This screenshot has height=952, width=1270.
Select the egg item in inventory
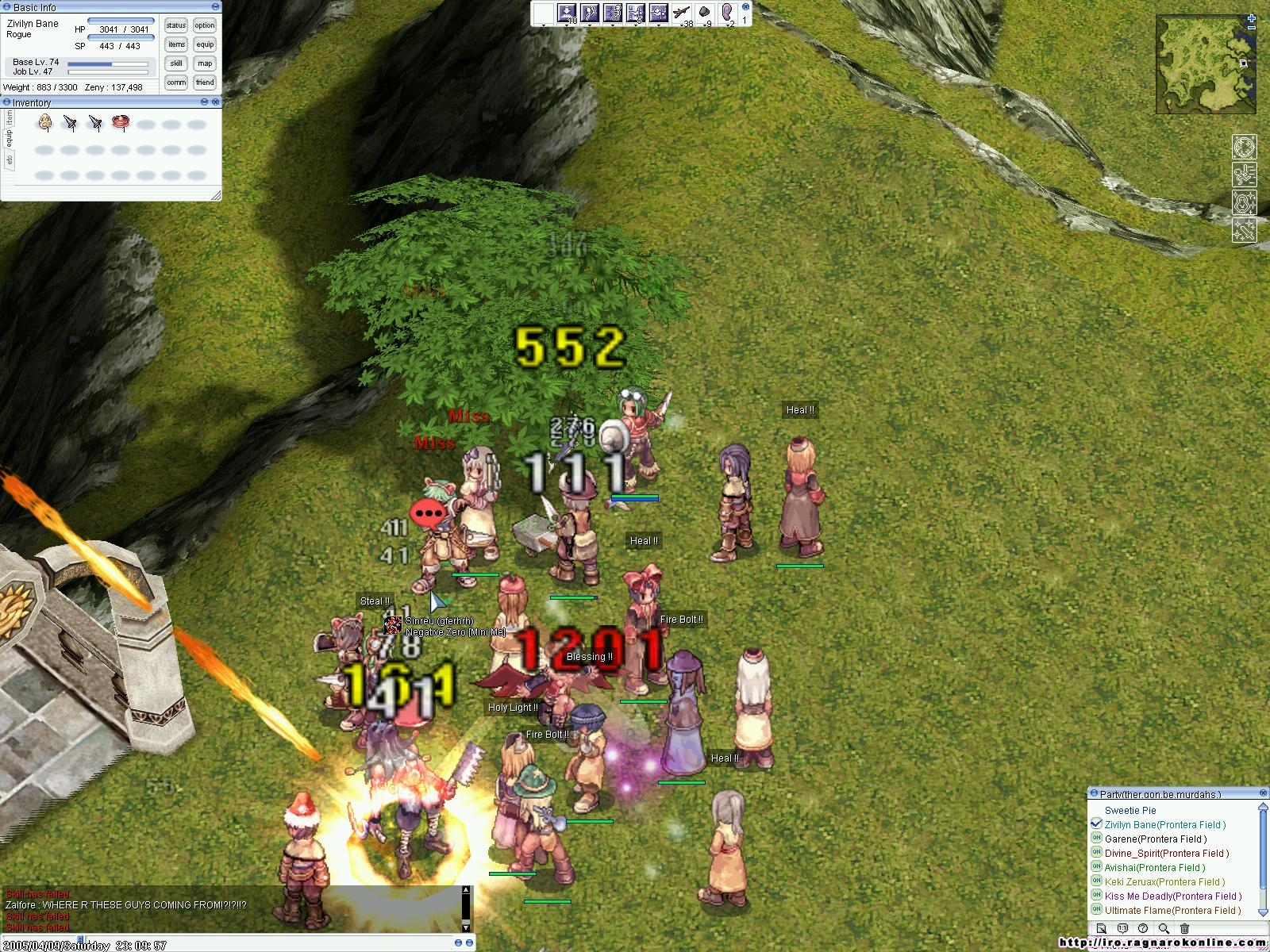[45, 123]
